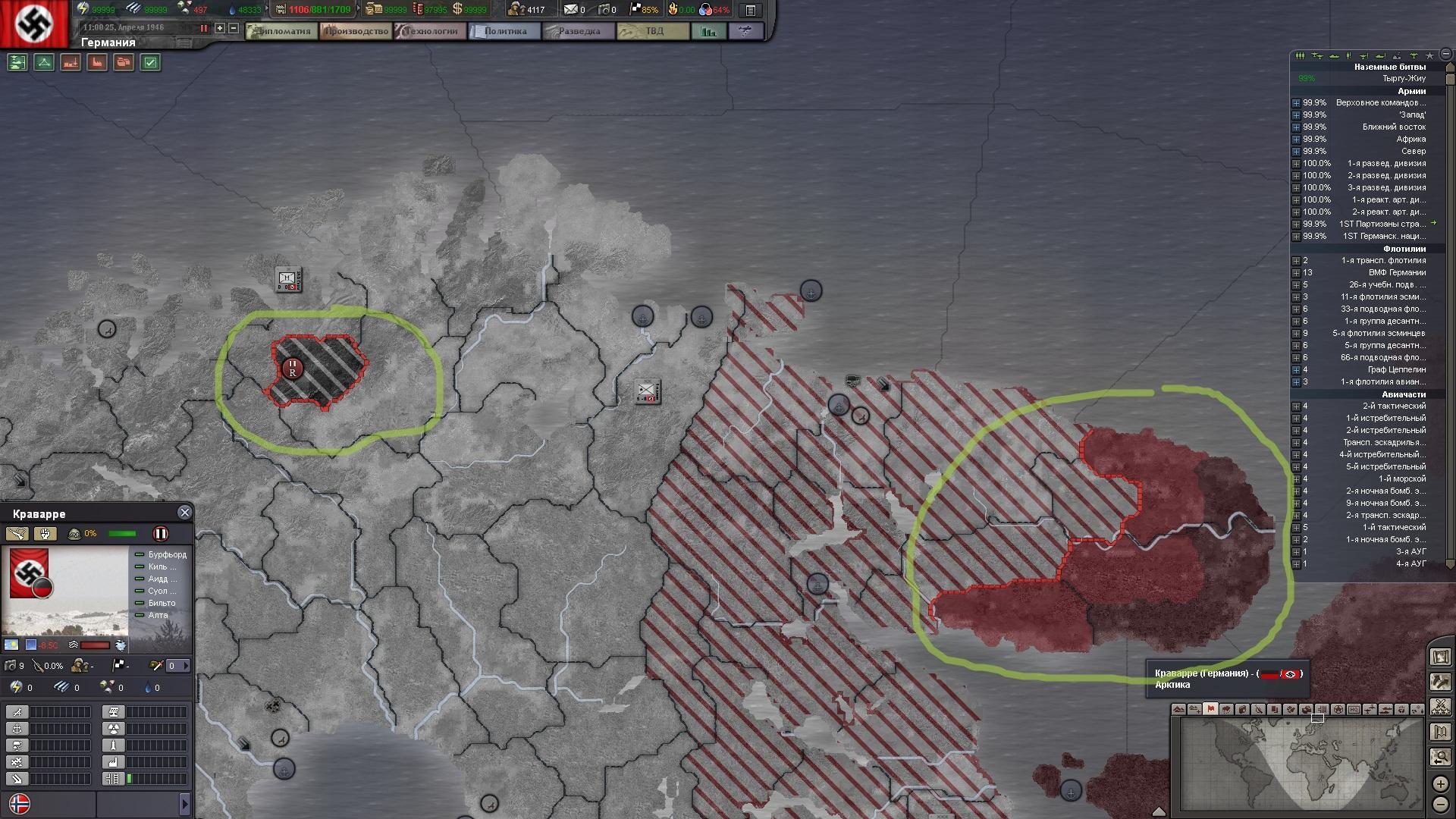
Task: Switch to the ТВД theatre tab
Action: click(x=653, y=31)
